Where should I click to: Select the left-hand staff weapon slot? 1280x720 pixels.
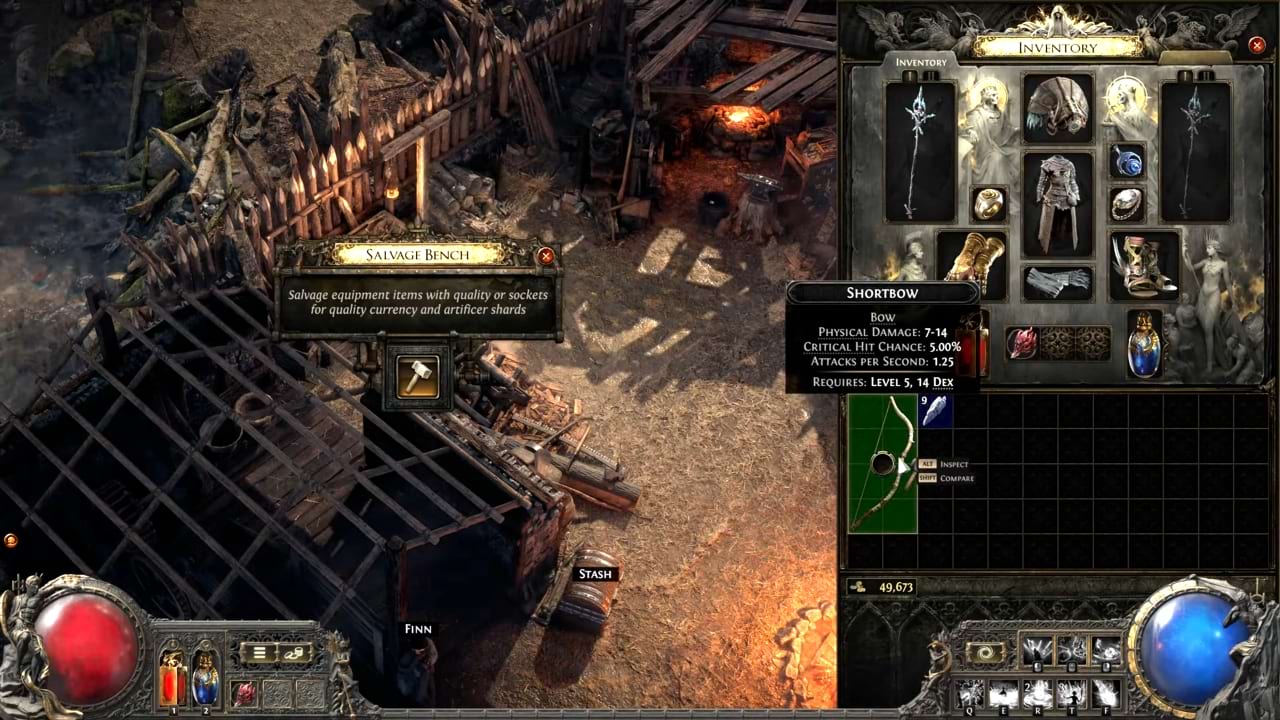click(920, 151)
